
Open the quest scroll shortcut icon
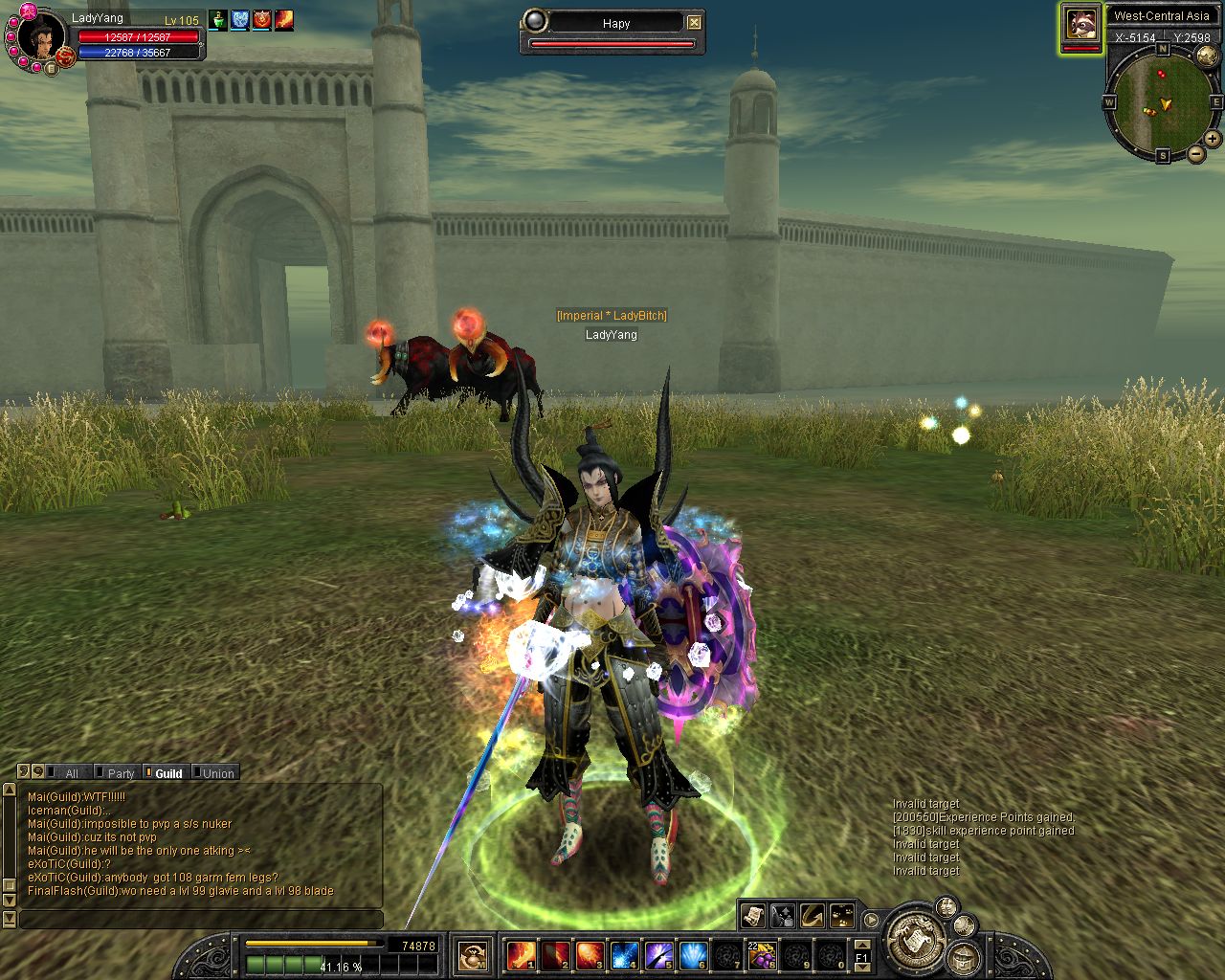(752, 916)
